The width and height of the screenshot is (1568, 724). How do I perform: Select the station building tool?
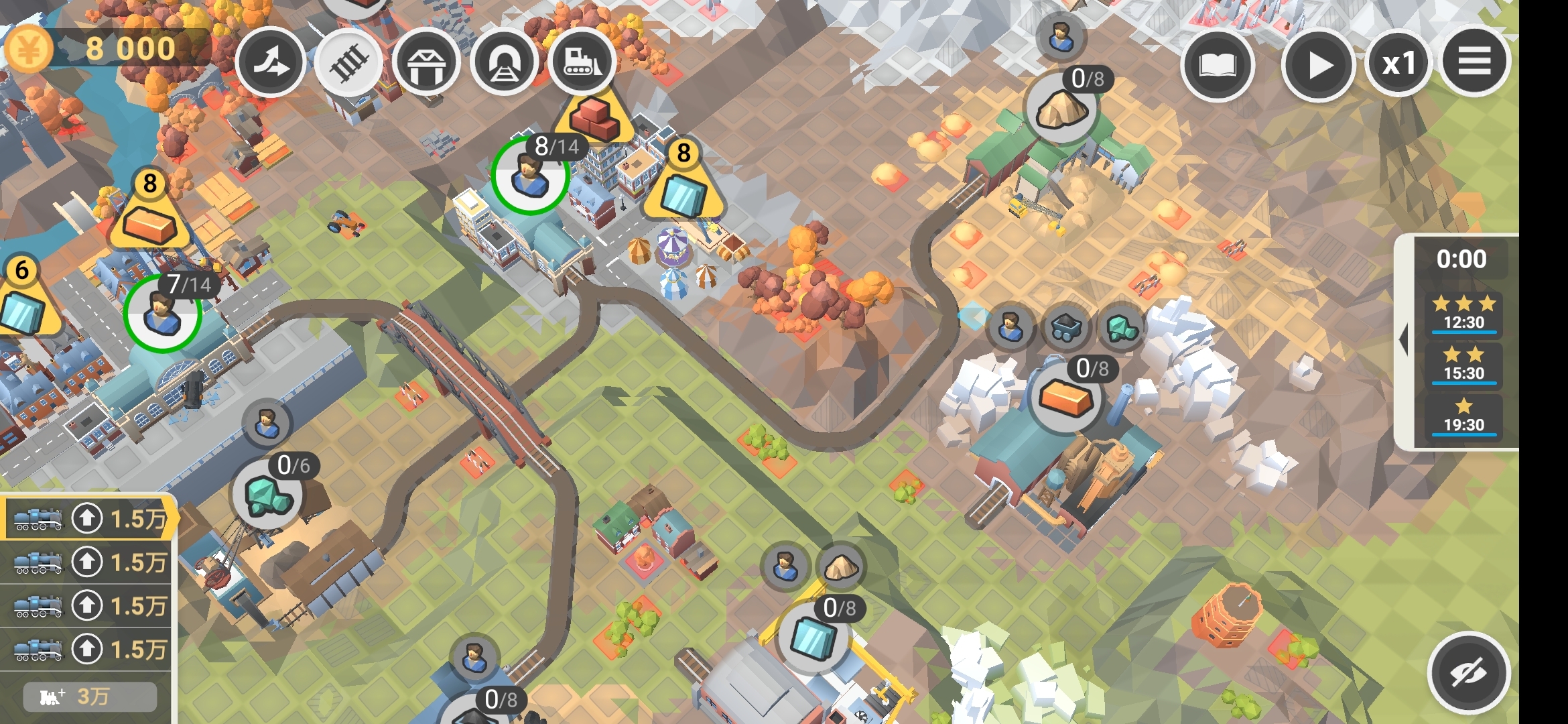pos(426,64)
